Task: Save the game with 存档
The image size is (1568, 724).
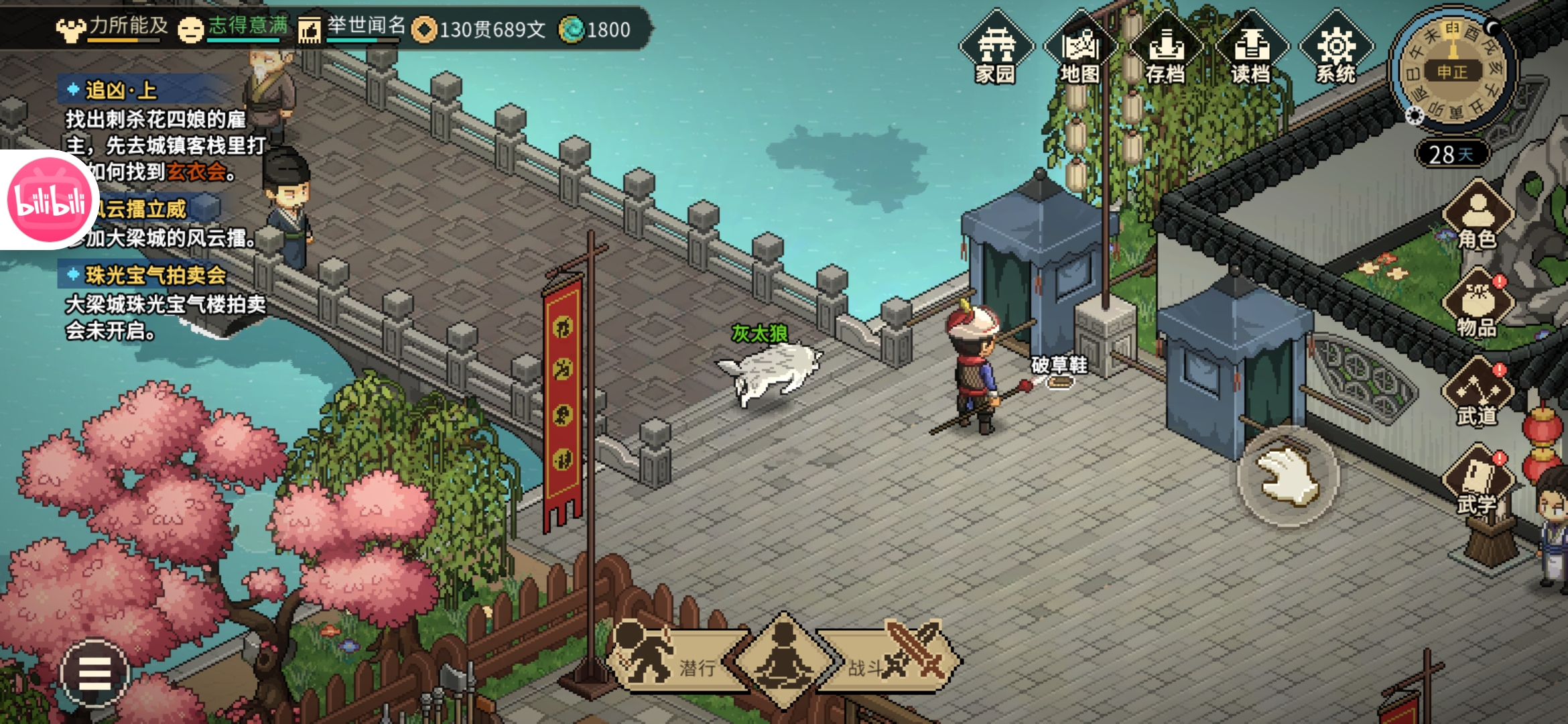Action: tap(1166, 48)
